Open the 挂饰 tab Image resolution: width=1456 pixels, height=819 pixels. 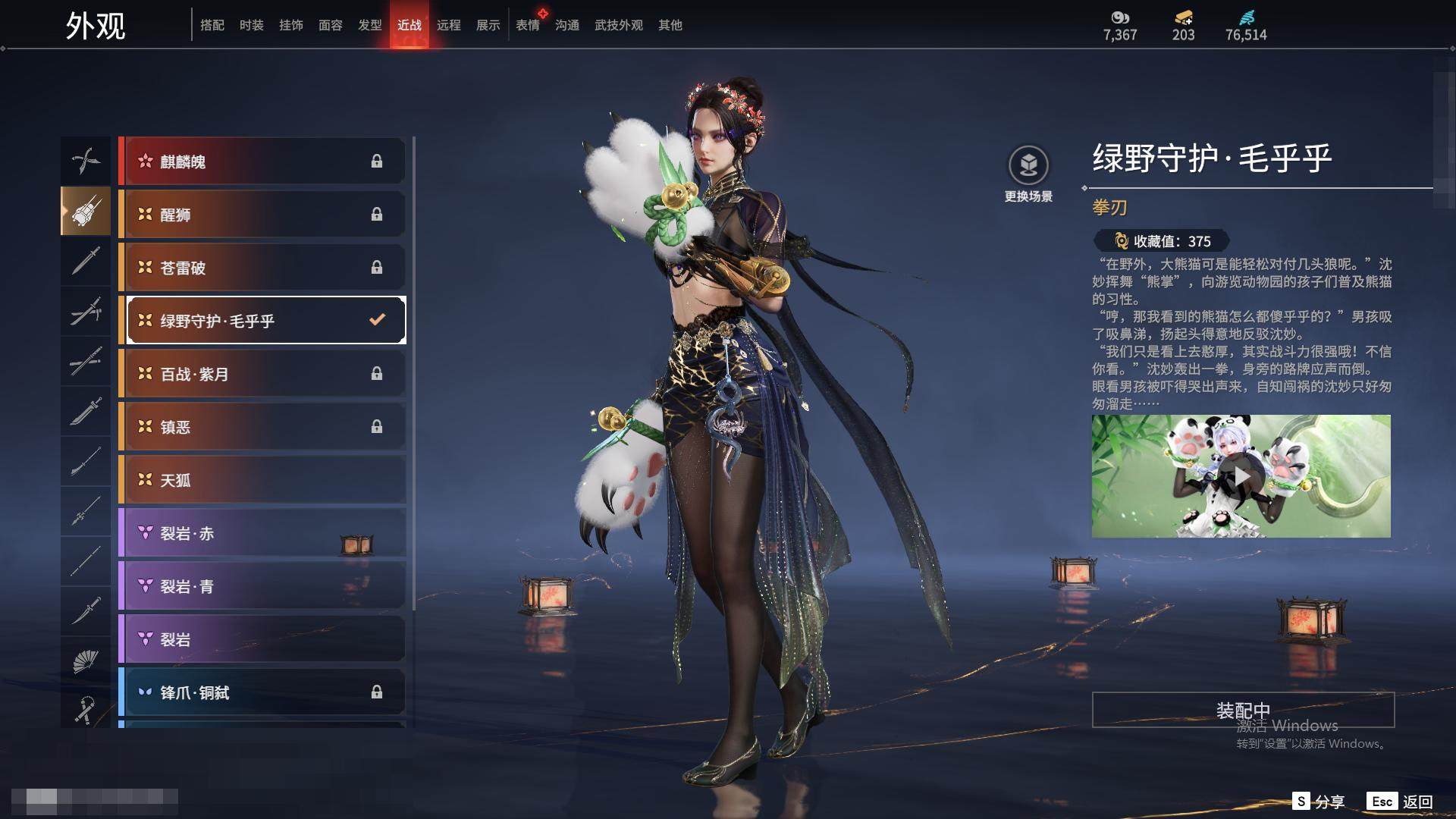[290, 25]
